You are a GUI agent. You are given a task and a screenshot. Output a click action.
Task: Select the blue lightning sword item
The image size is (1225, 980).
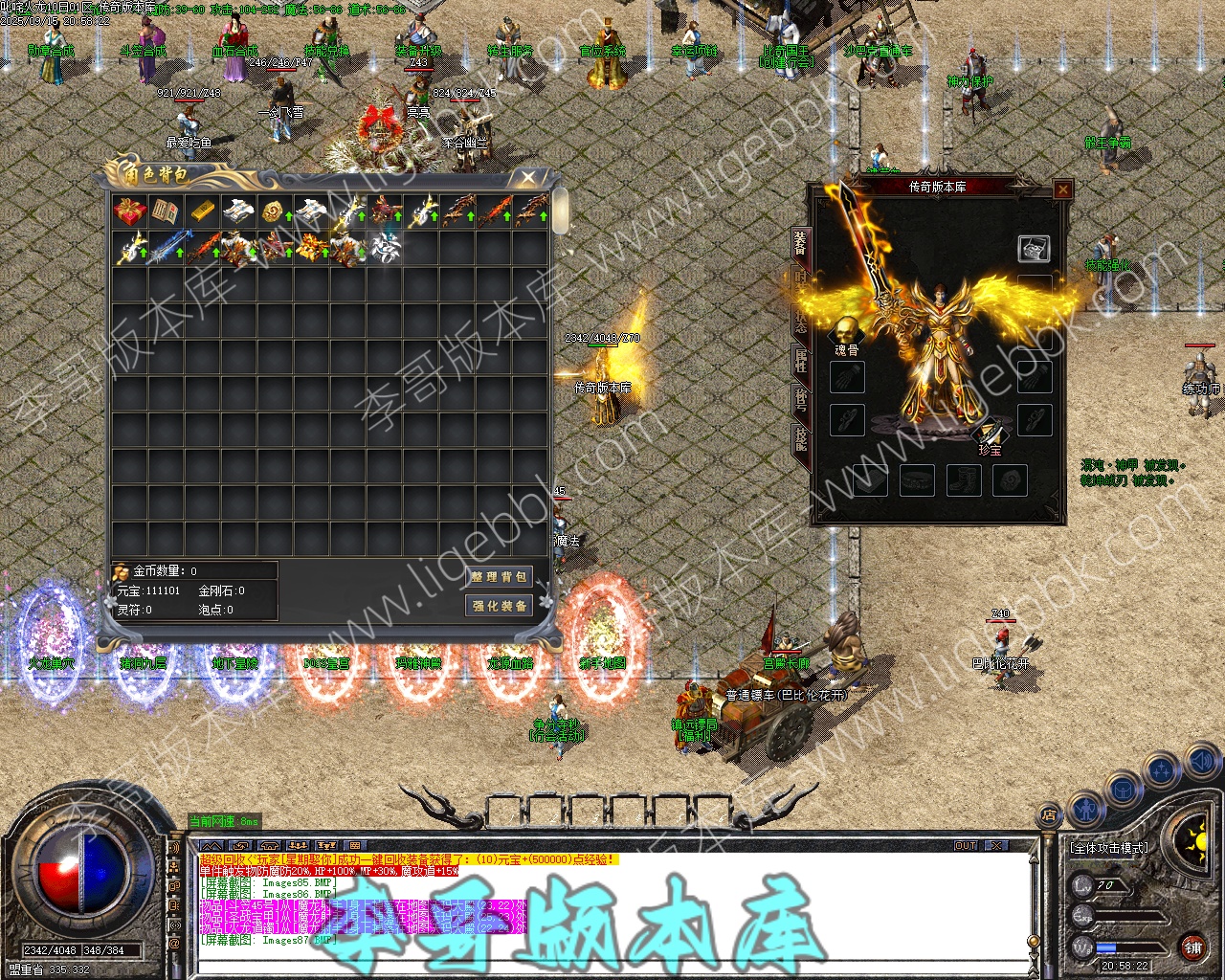pos(166,248)
